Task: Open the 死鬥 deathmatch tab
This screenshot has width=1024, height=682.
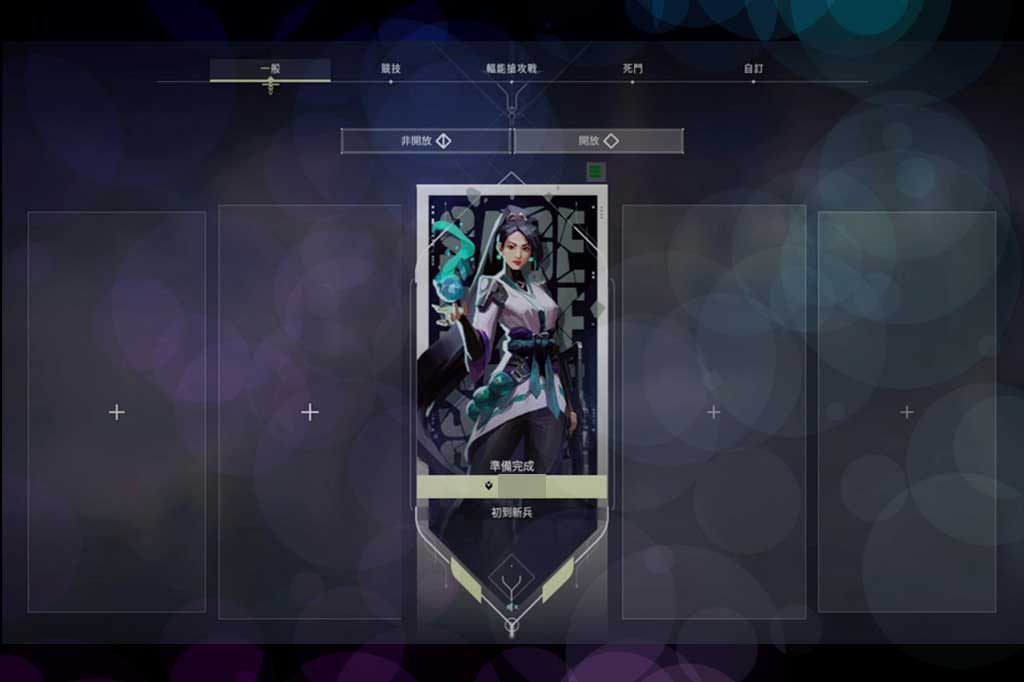Action: (633, 69)
